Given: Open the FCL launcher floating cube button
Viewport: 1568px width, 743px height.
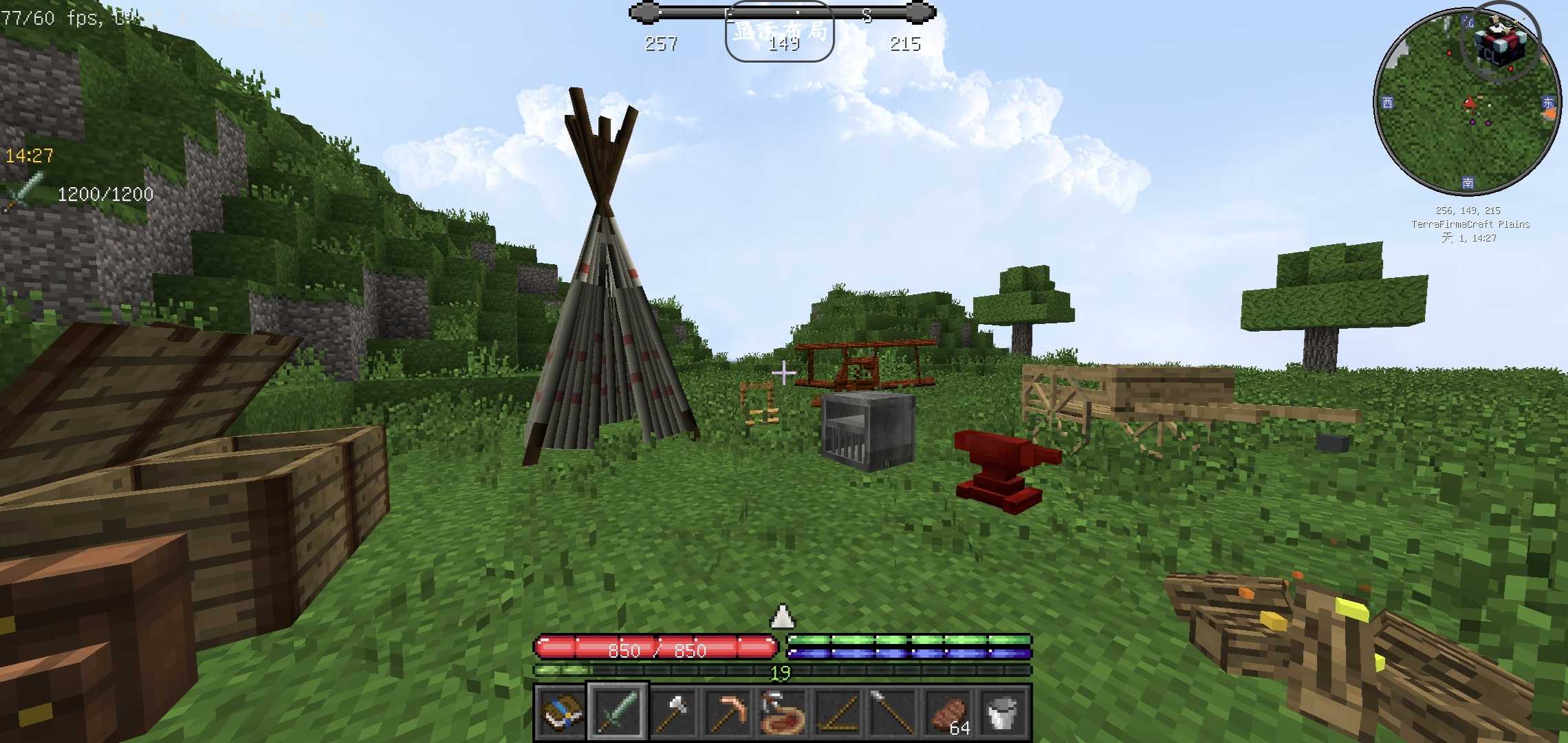Looking at the screenshot, I should 1501,40.
